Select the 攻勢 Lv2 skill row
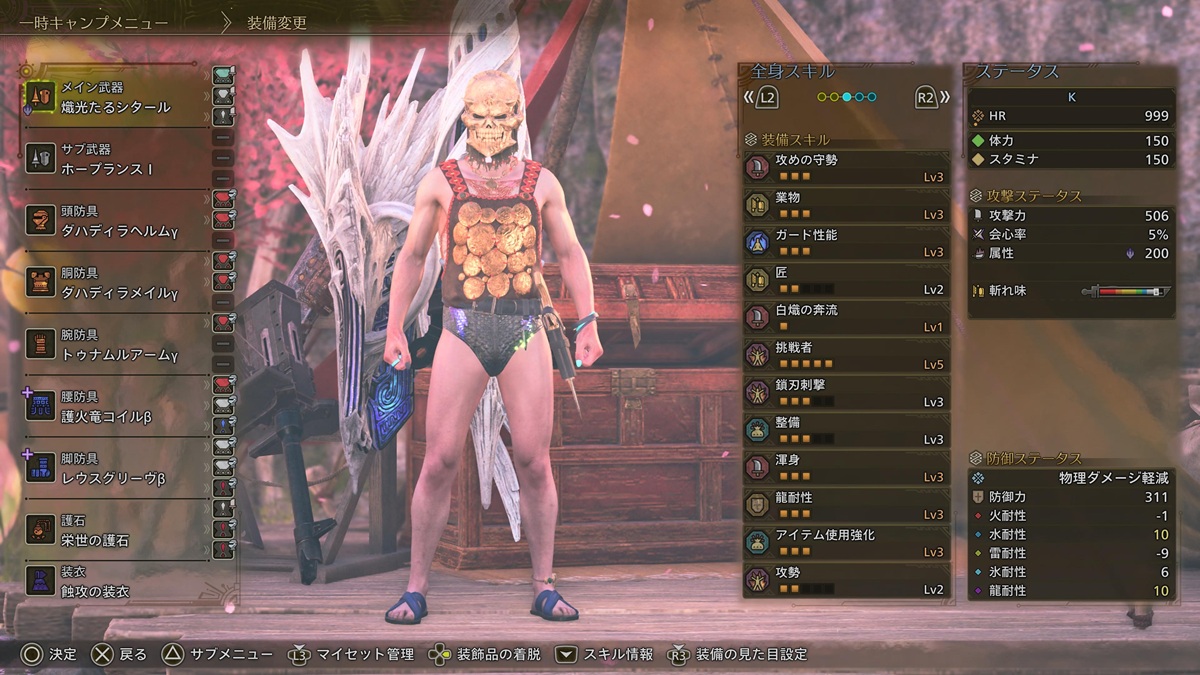 click(846, 580)
